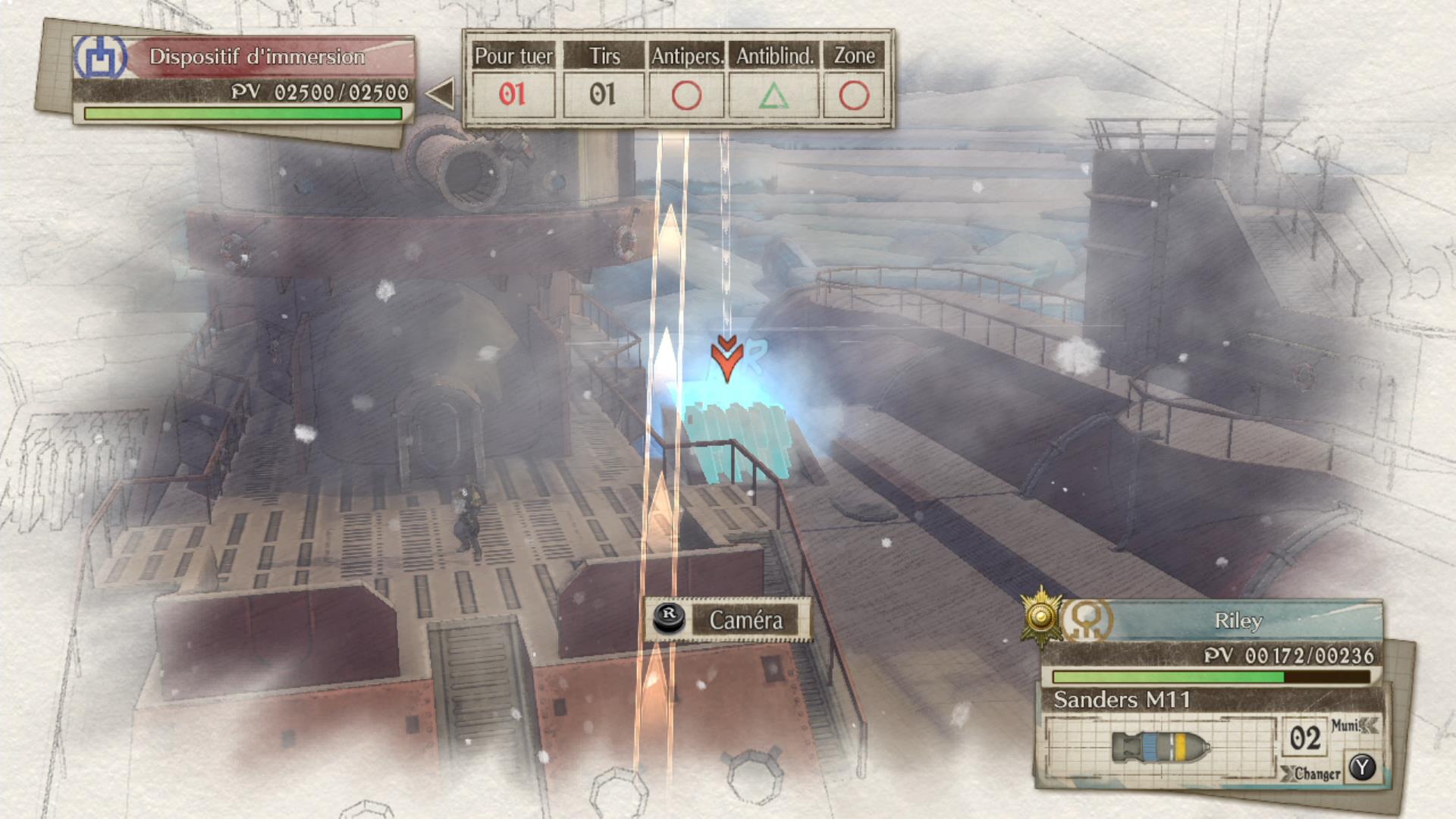Select the grenadier class icon beside Riley
Screen dimensions: 1456x819
1087,620
